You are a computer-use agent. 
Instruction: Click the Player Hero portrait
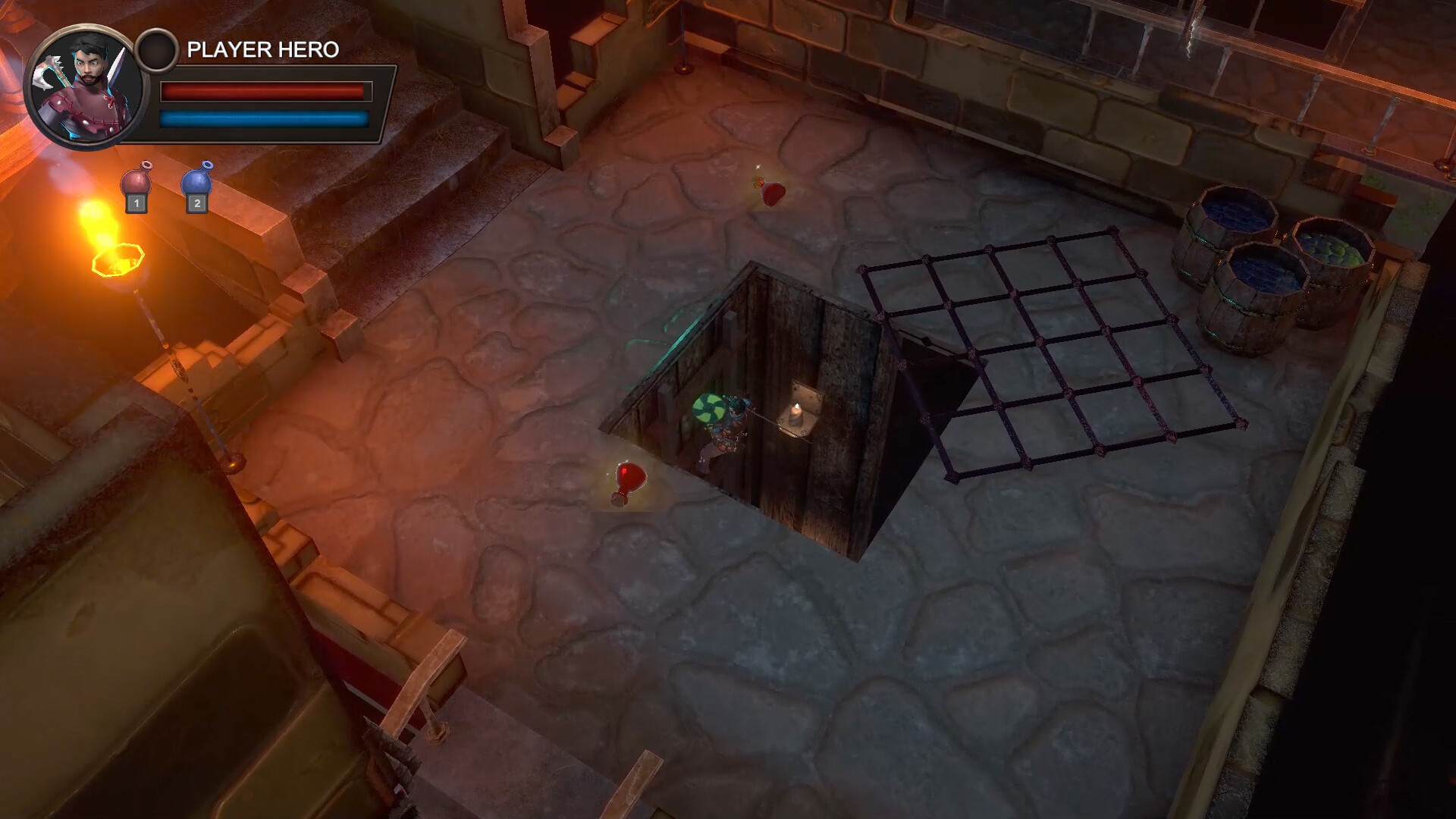pyautogui.click(x=82, y=85)
